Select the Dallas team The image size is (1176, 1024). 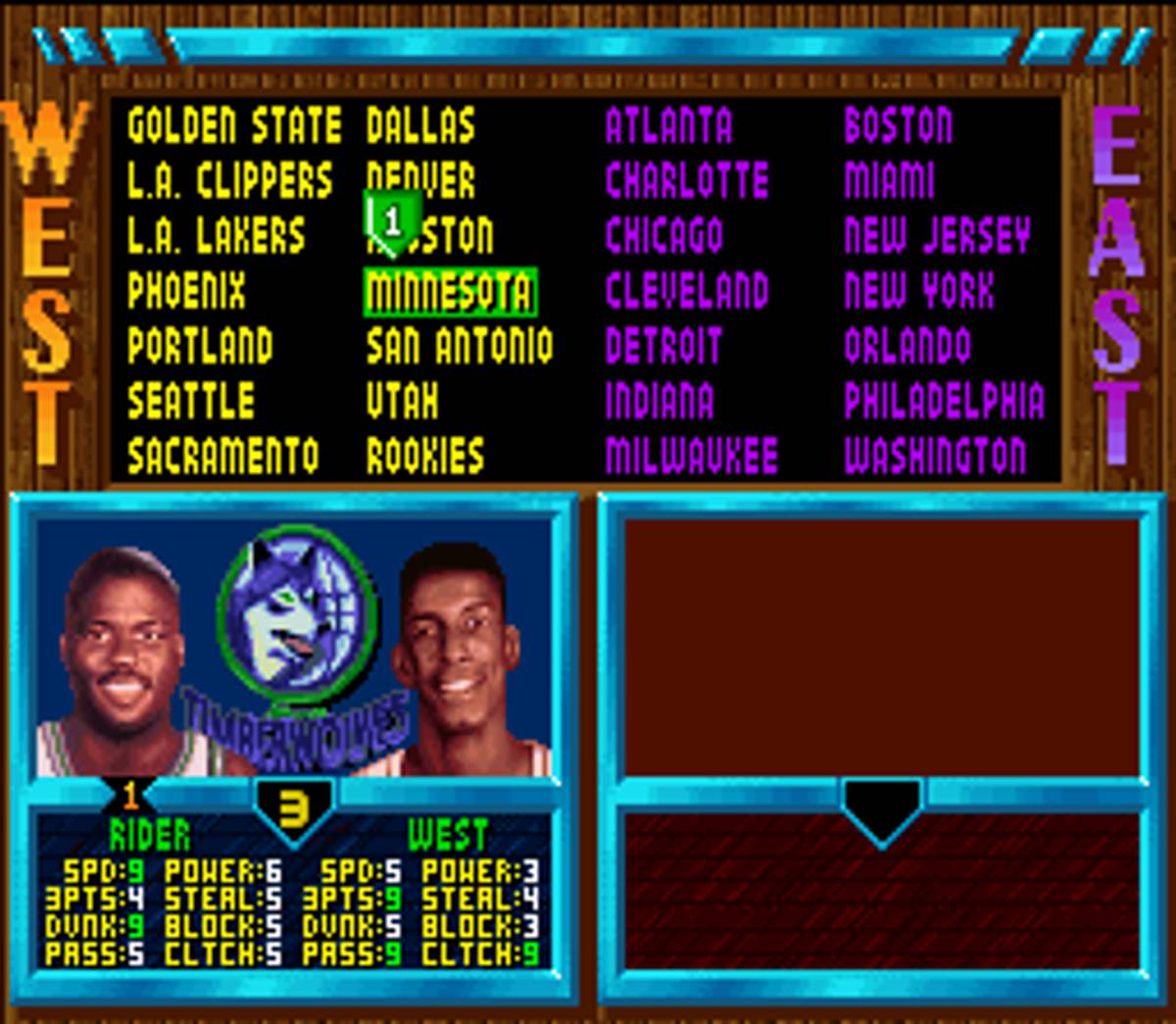(x=420, y=126)
